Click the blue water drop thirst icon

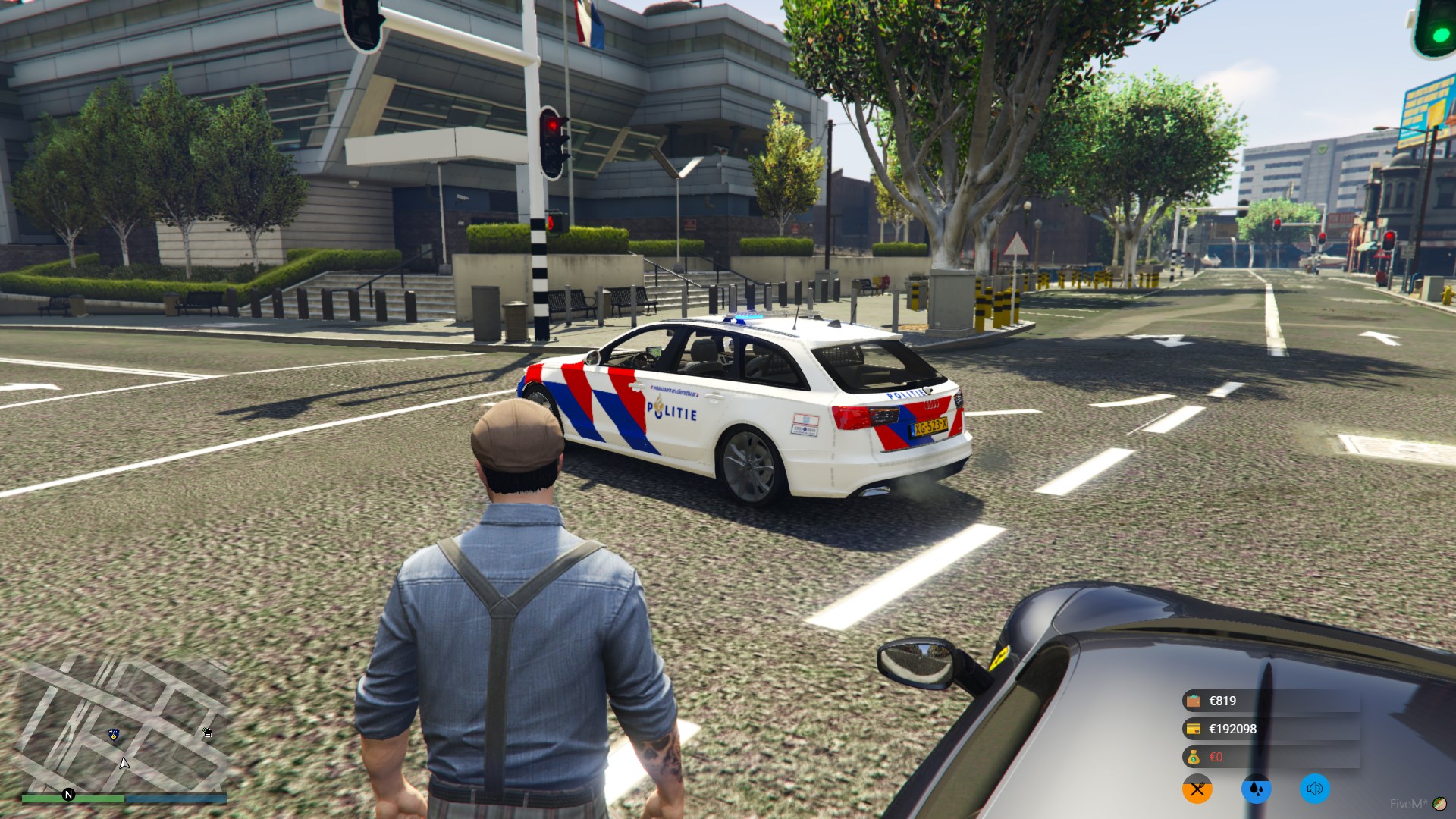[1256, 789]
